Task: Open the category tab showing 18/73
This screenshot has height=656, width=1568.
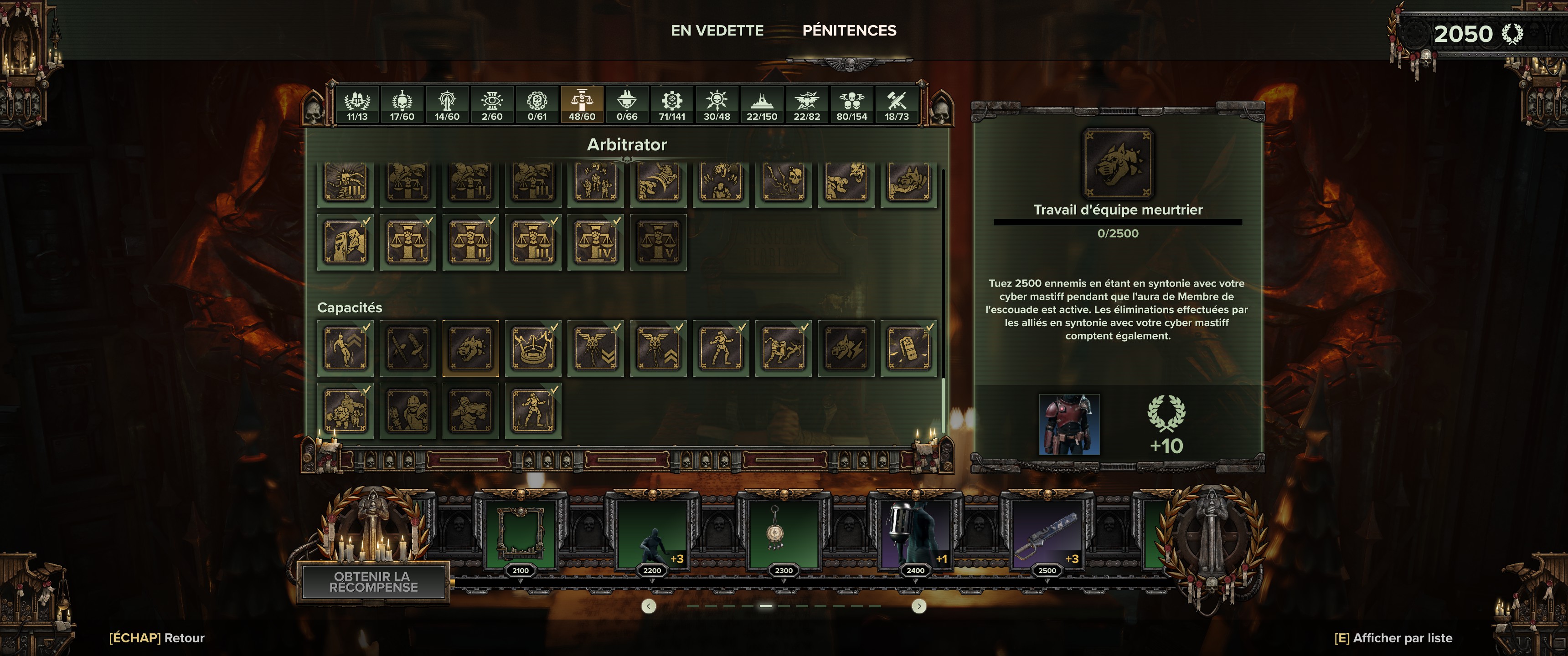Action: click(896, 105)
